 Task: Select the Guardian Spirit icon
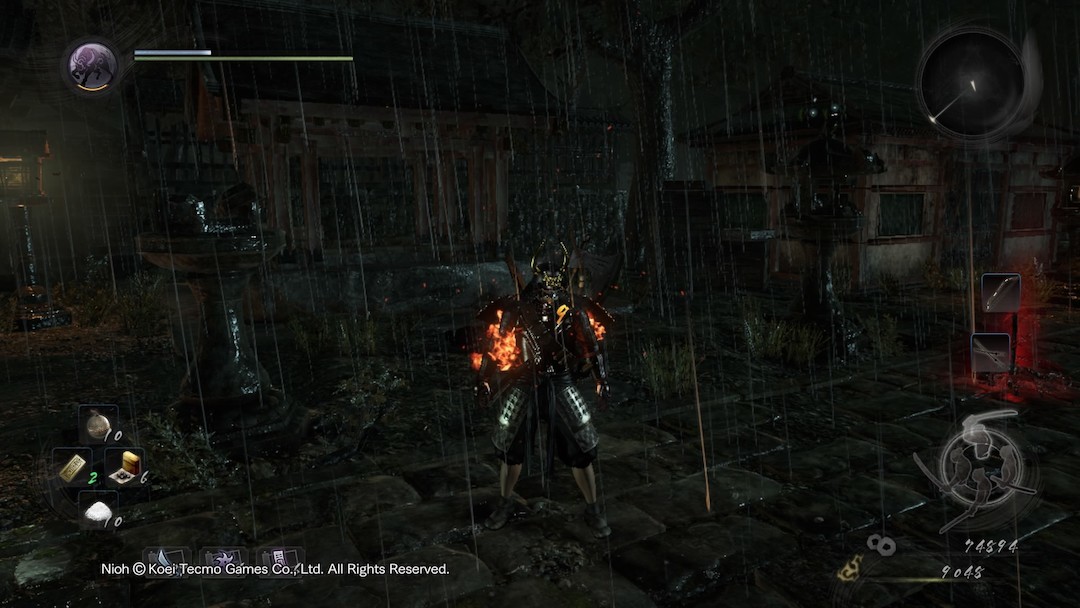point(93,66)
